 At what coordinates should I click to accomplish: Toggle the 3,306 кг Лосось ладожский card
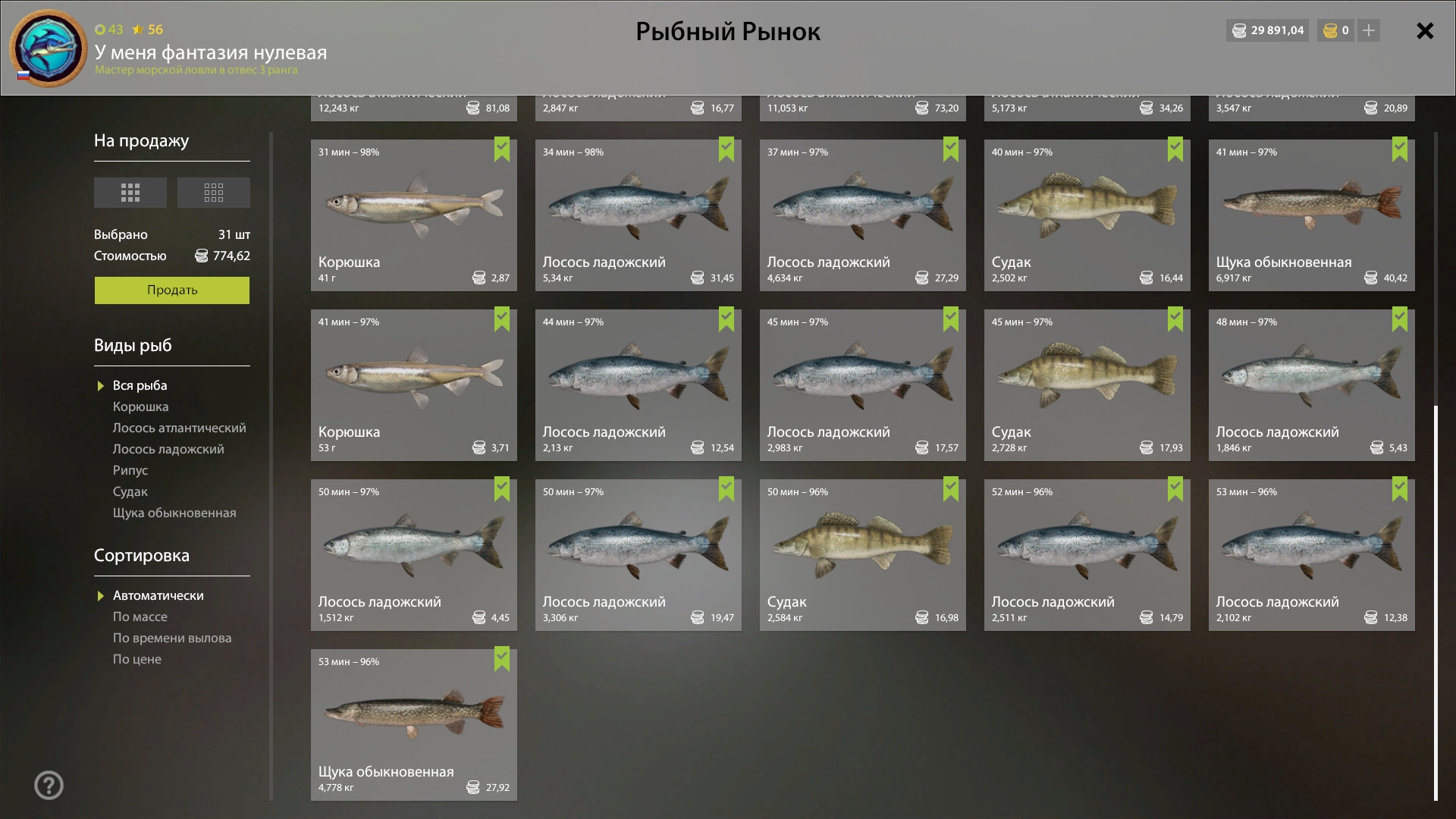click(638, 554)
